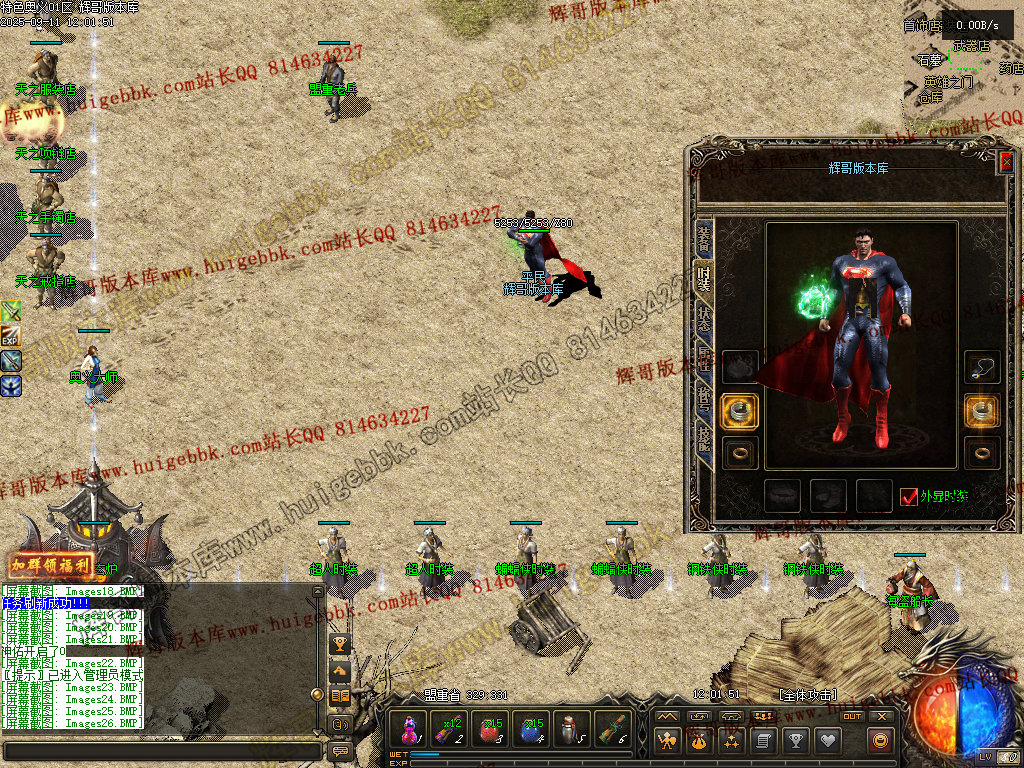Select the 技能 skills tab
The width and height of the screenshot is (1024, 768).
click(704, 437)
